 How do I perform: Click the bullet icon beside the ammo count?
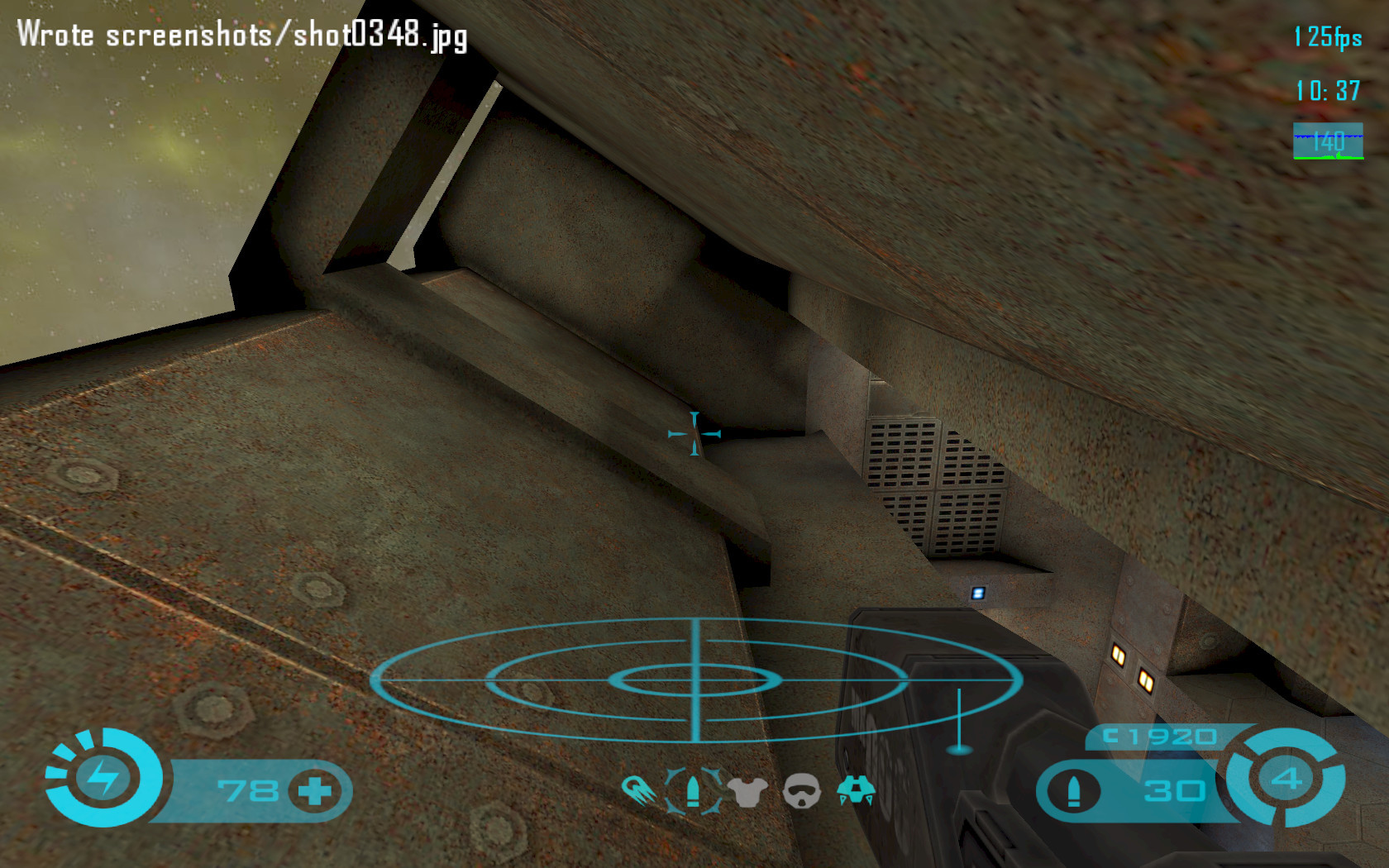(1073, 791)
